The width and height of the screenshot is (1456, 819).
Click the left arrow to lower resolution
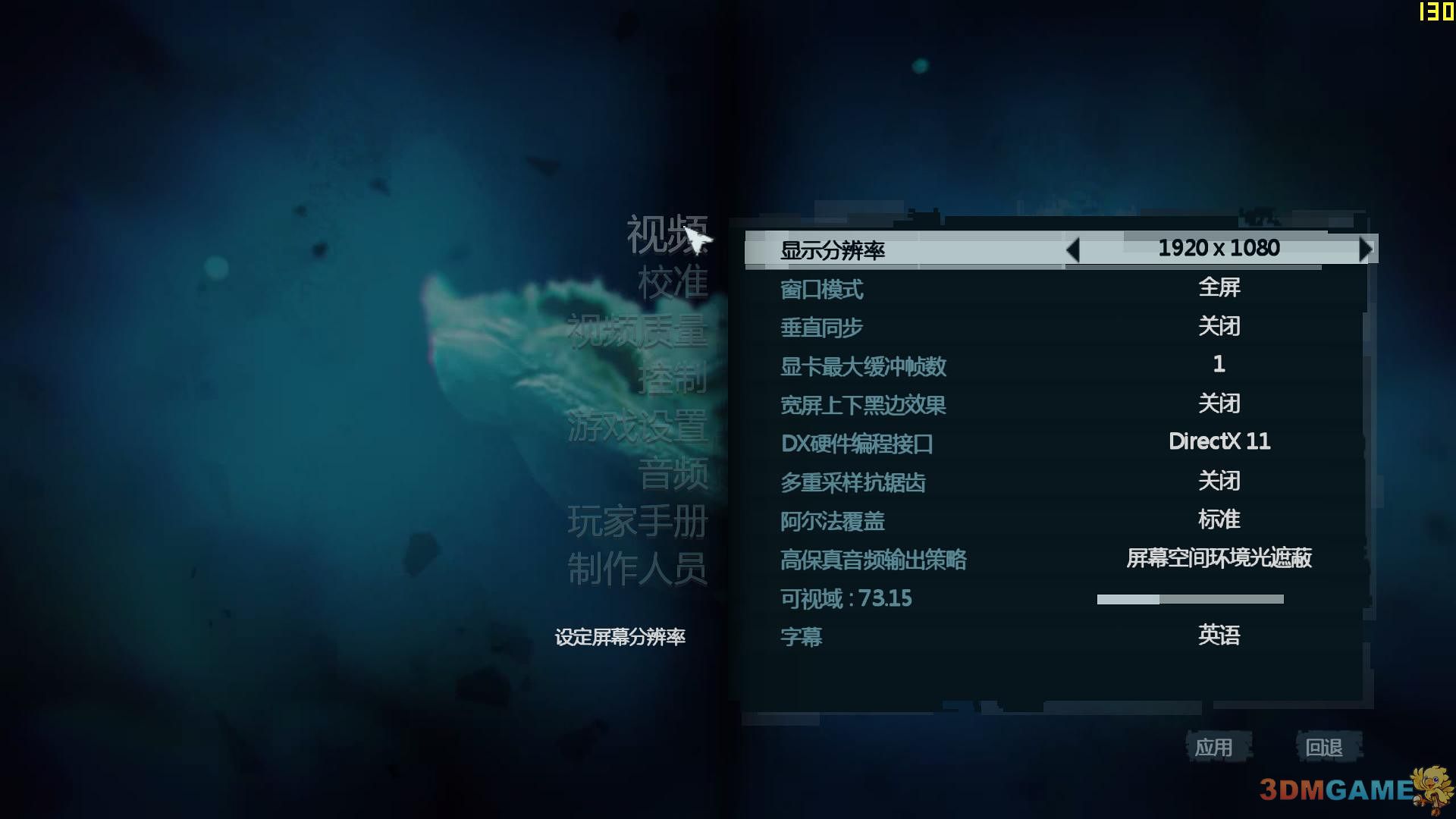point(1073,249)
